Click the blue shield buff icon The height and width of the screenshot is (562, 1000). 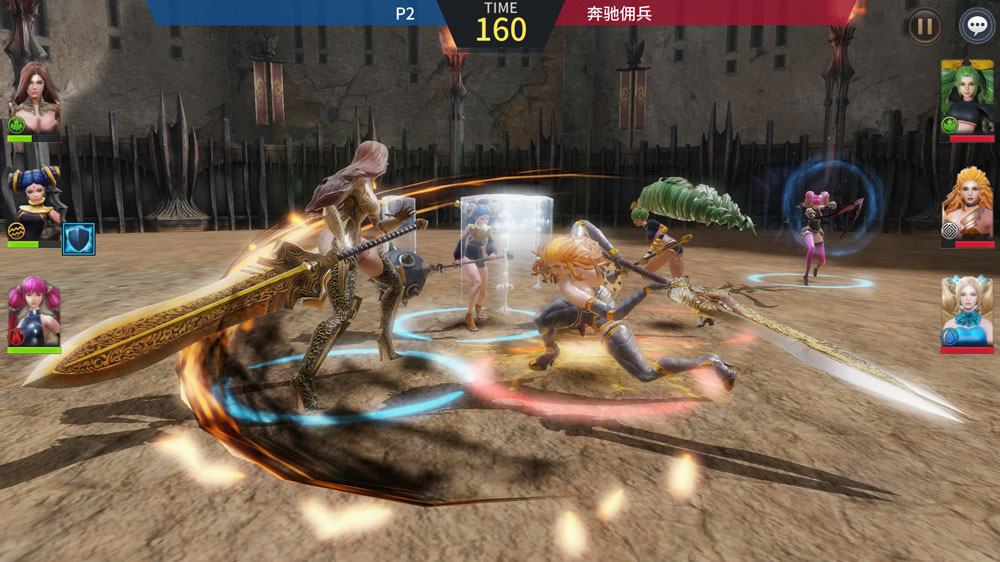[x=79, y=238]
